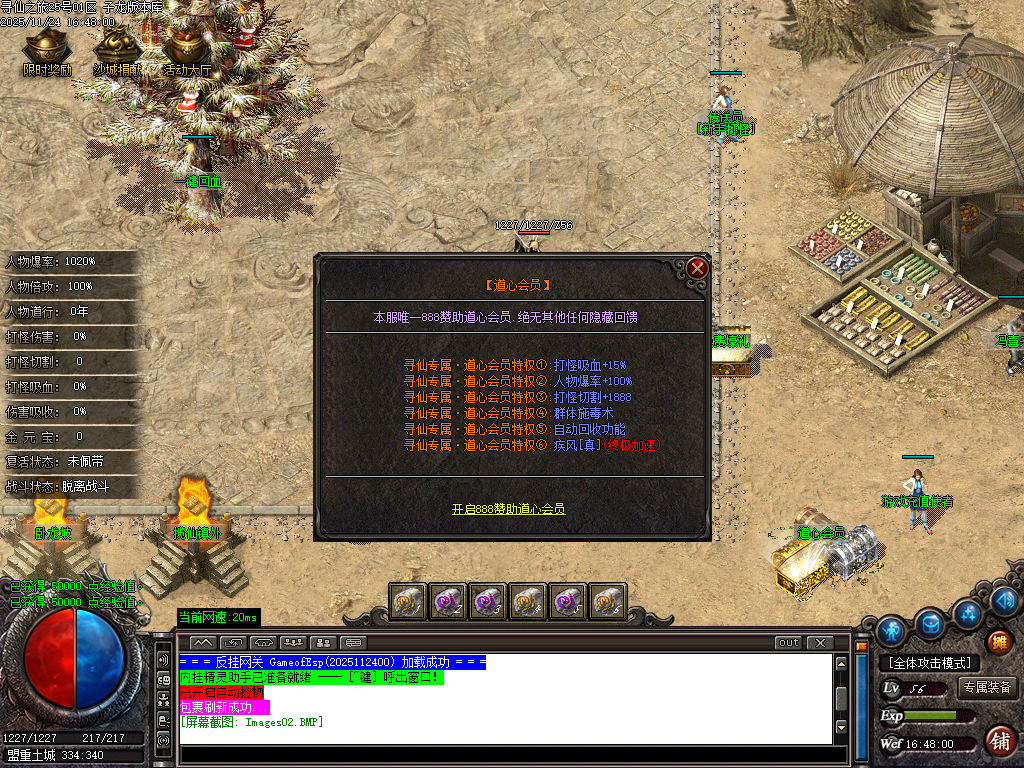Use the purple scroll in hotbar slot 2

[x=447, y=601]
